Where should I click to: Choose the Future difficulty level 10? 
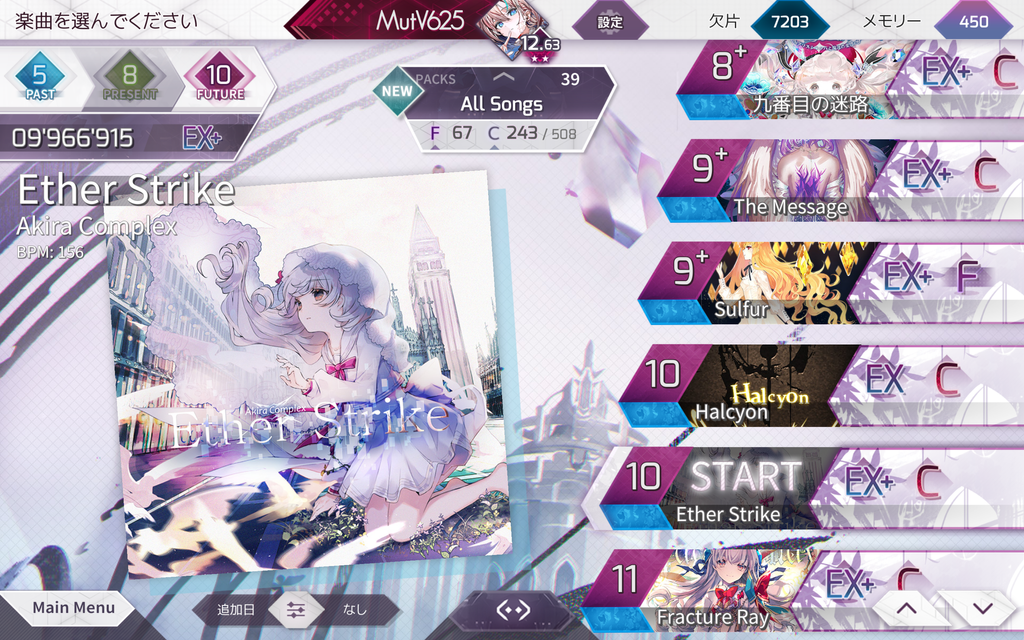click(220, 79)
